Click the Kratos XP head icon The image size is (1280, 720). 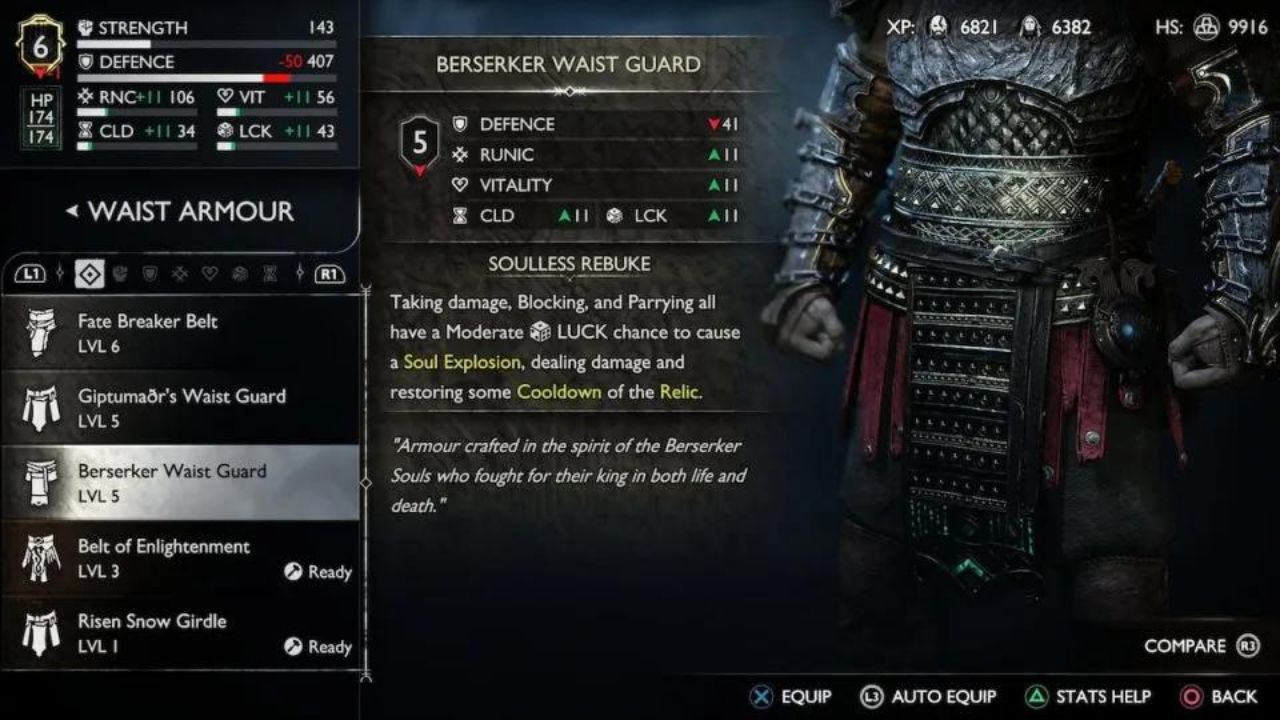[x=938, y=28]
